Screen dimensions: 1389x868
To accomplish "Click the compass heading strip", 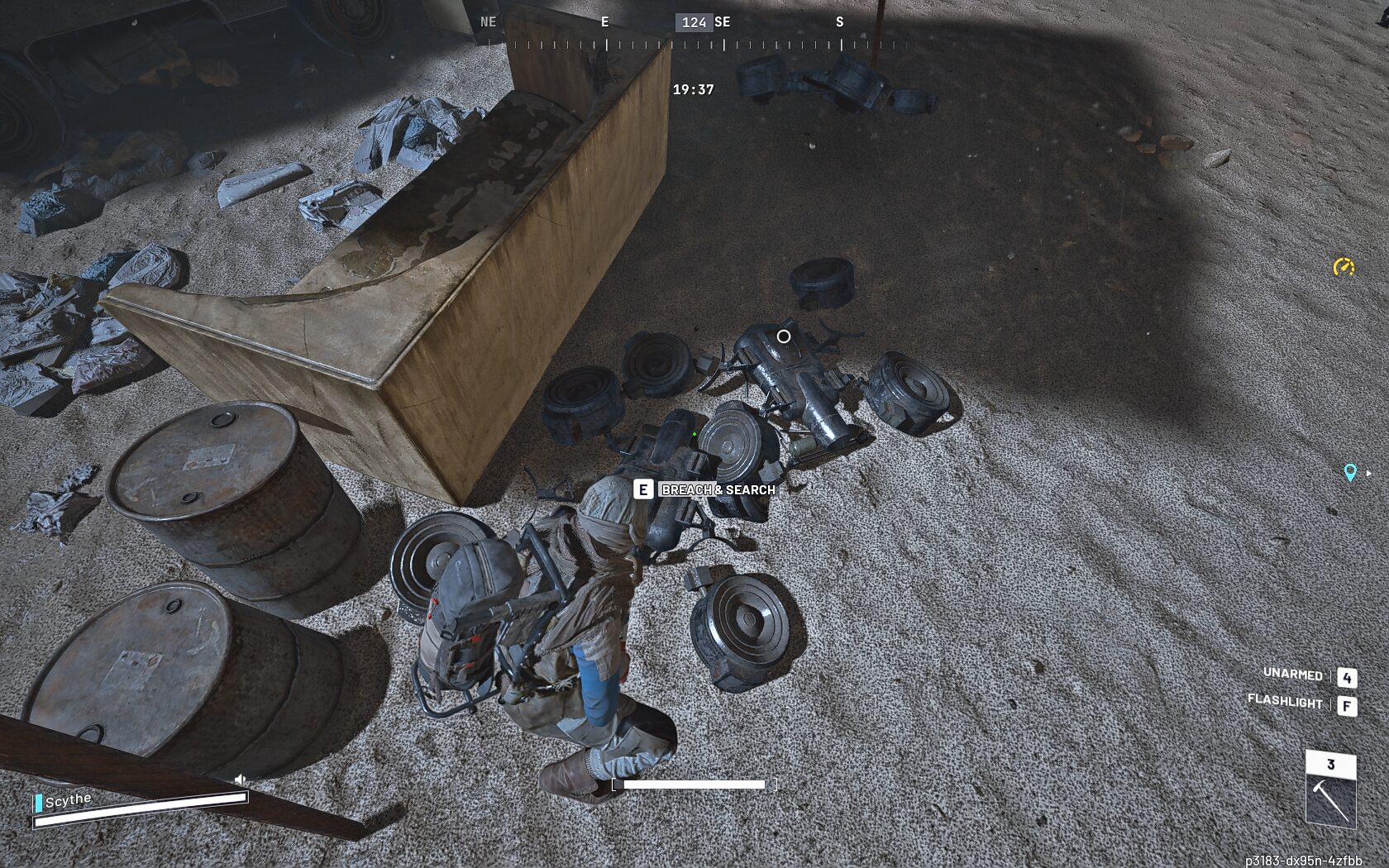I will (x=694, y=33).
